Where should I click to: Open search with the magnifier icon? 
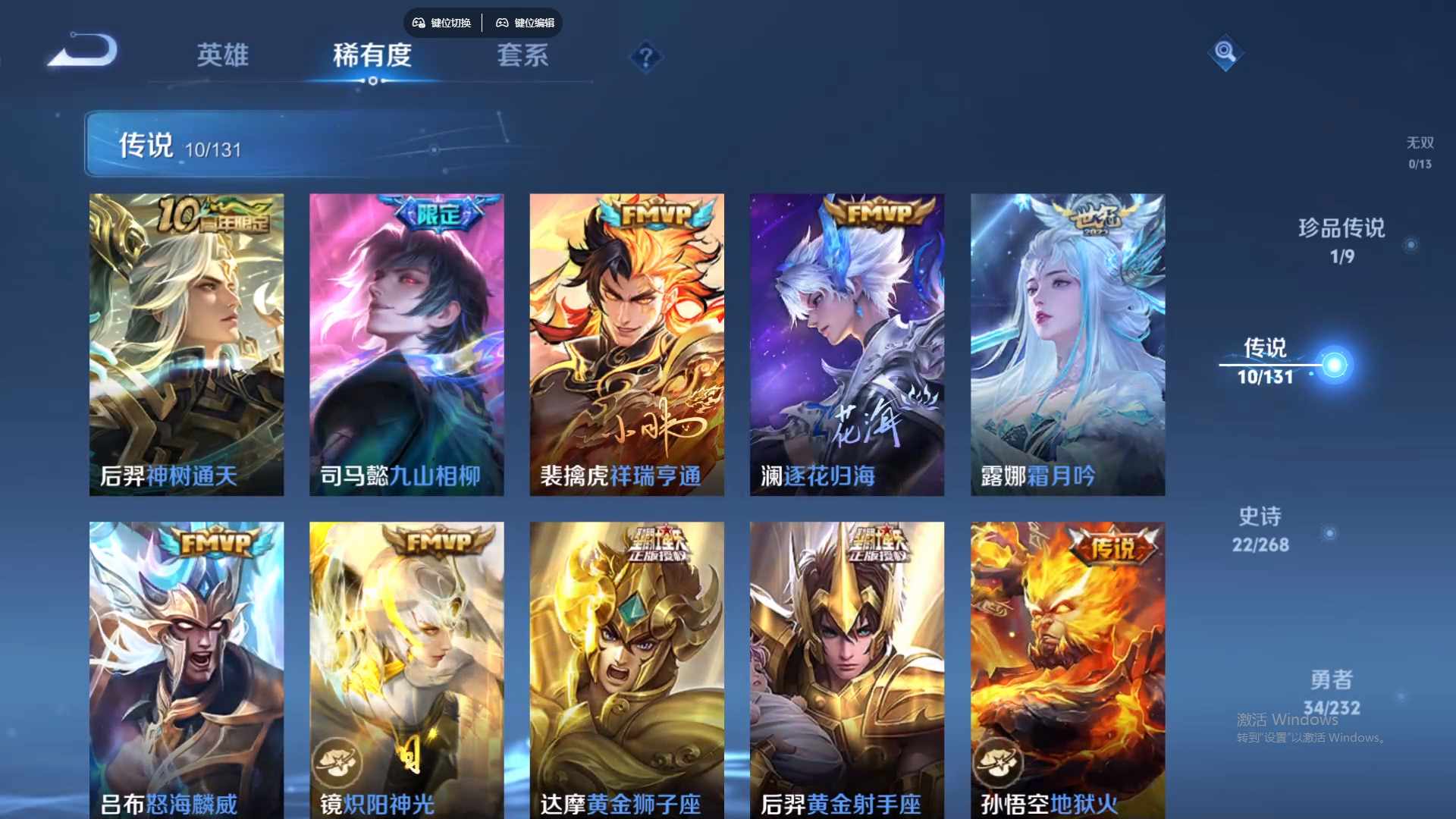pyautogui.click(x=1225, y=54)
